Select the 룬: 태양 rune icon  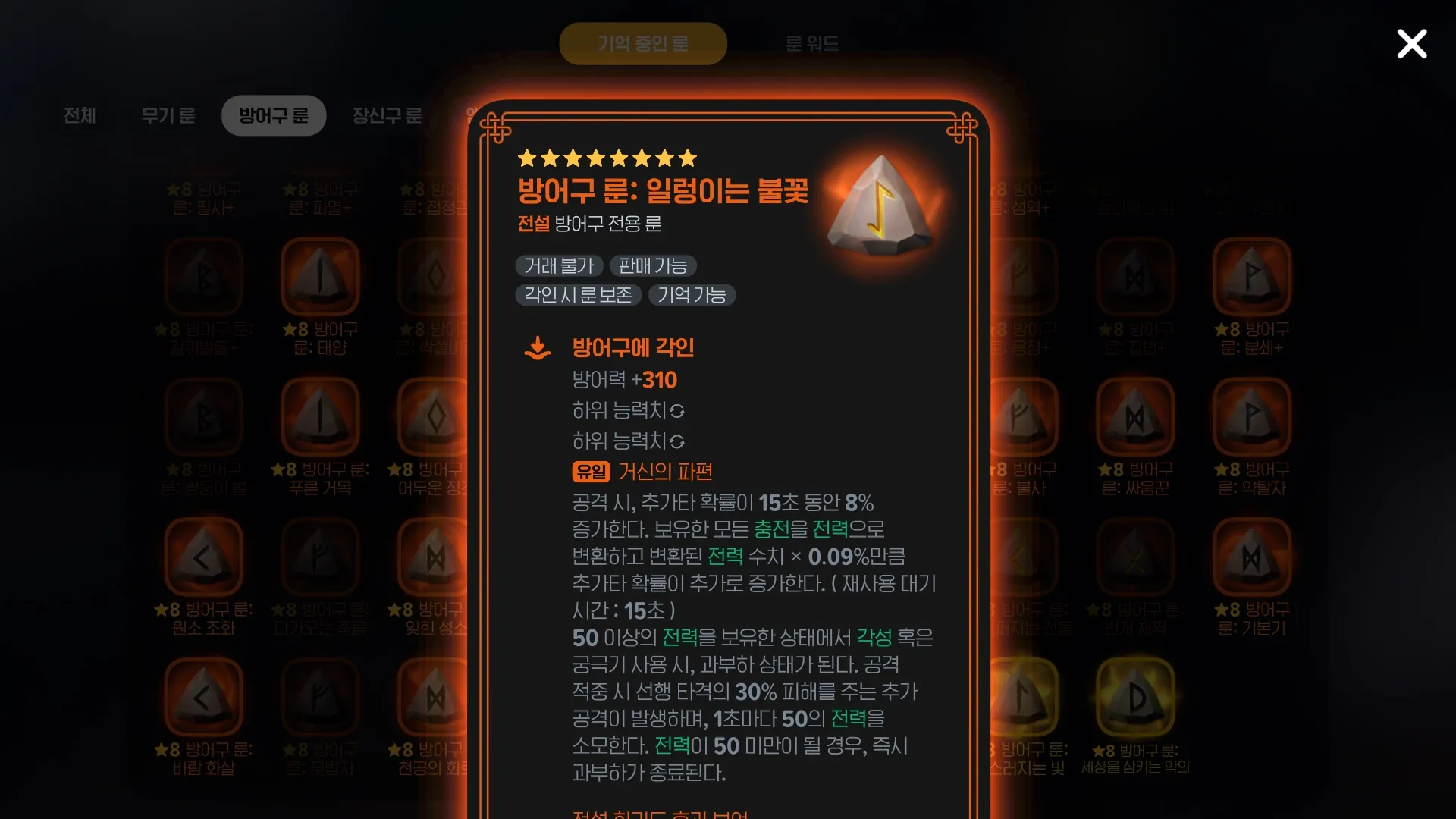pos(319,275)
